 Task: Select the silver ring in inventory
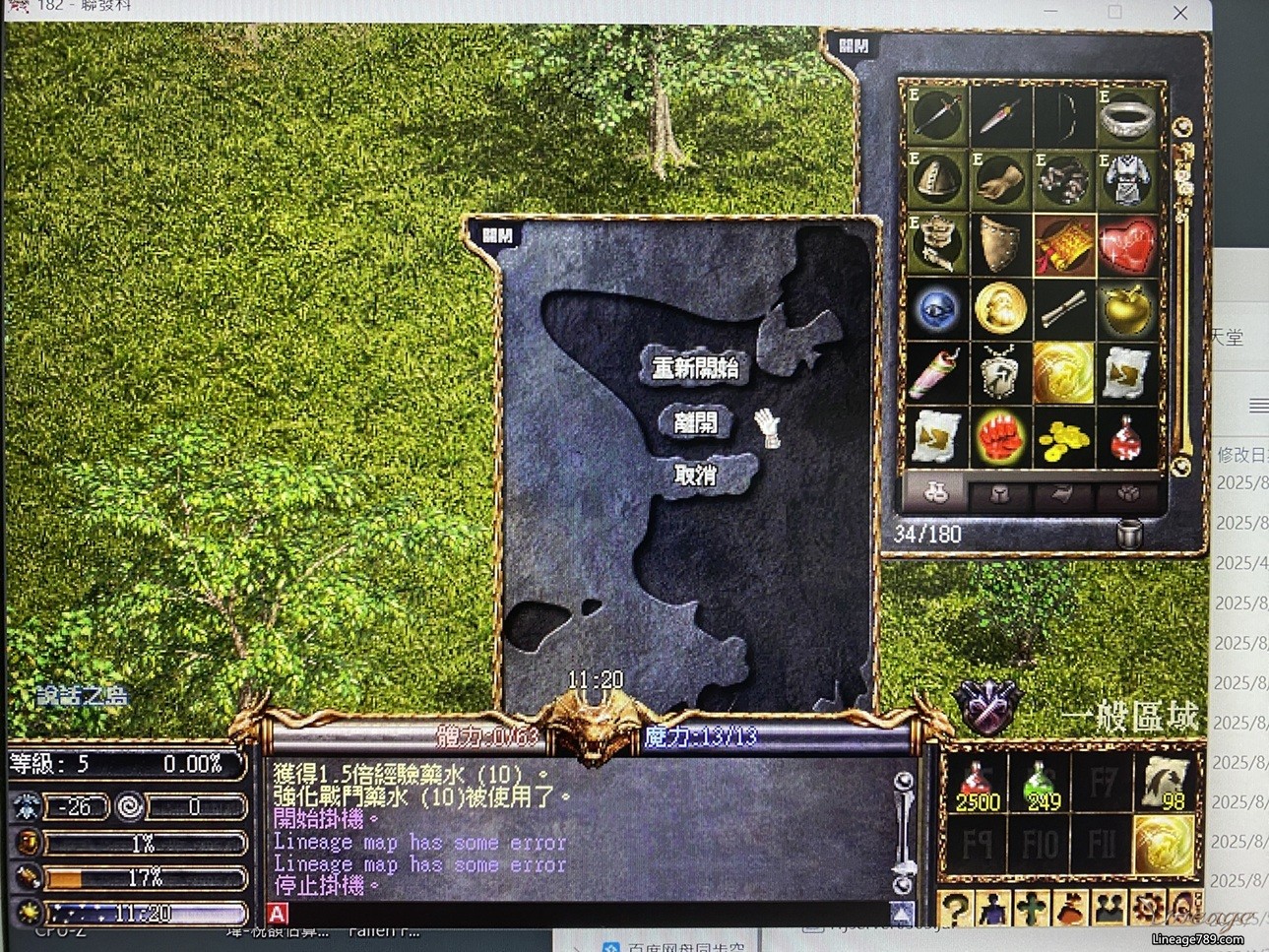pos(1126,117)
